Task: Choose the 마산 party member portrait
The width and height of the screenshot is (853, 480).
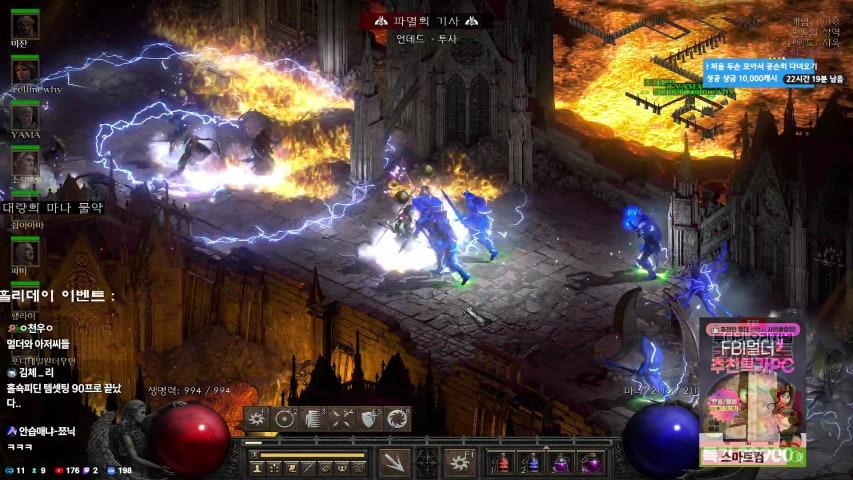Action: (x=25, y=24)
